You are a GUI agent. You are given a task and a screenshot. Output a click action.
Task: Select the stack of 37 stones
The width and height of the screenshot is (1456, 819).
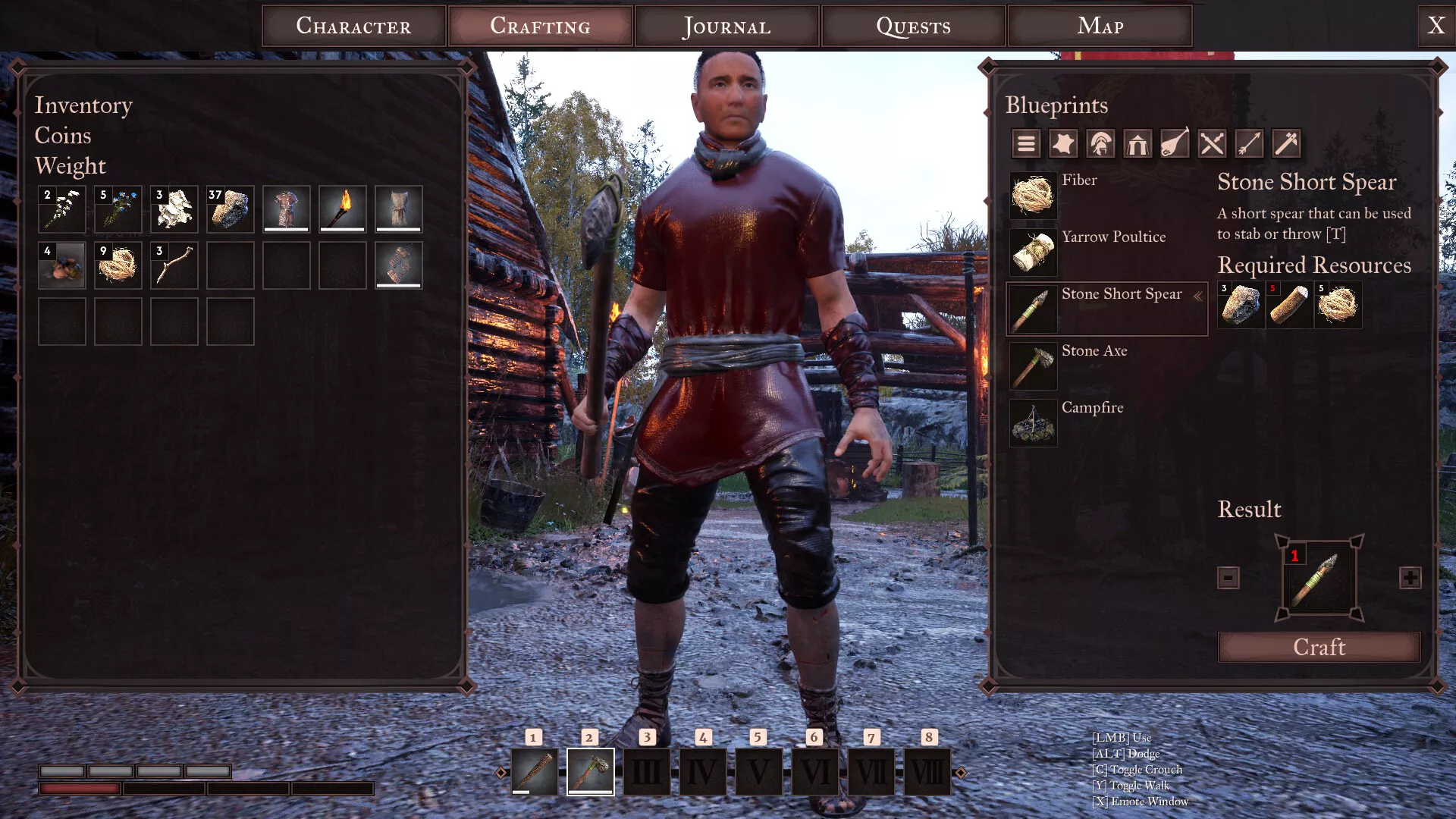pyautogui.click(x=231, y=209)
